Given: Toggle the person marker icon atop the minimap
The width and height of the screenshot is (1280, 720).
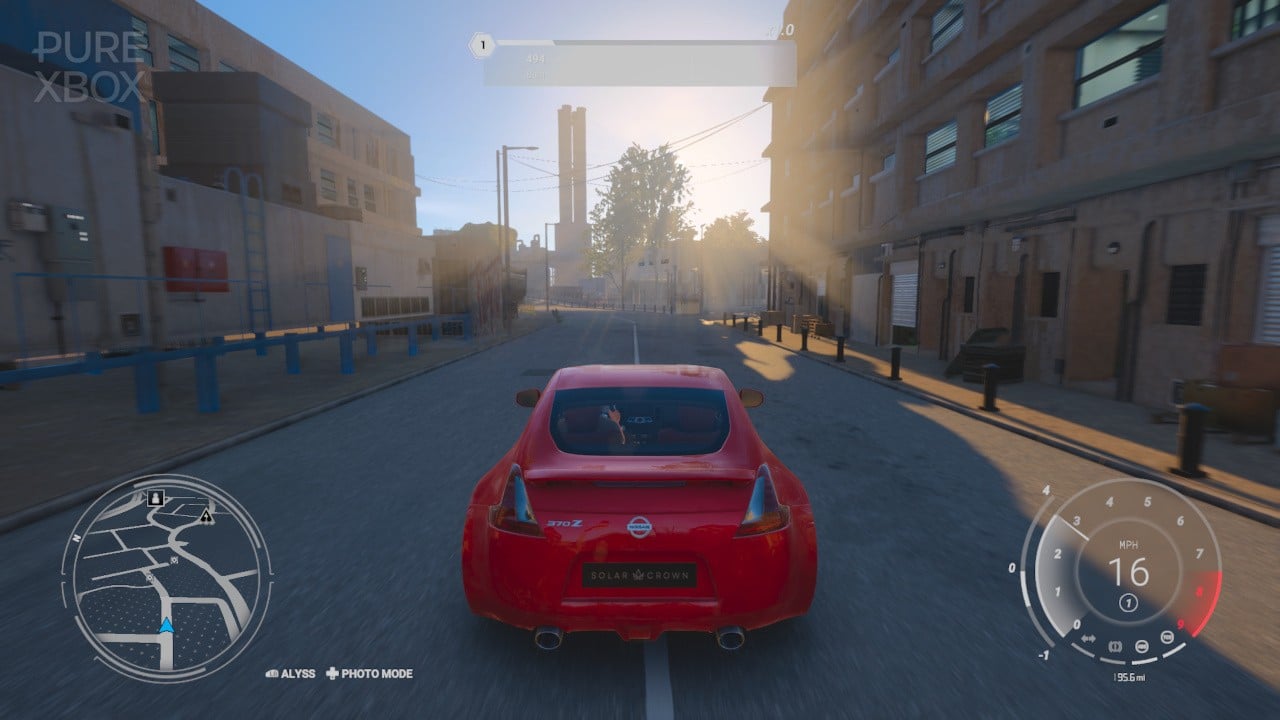Looking at the screenshot, I should click(x=156, y=498).
